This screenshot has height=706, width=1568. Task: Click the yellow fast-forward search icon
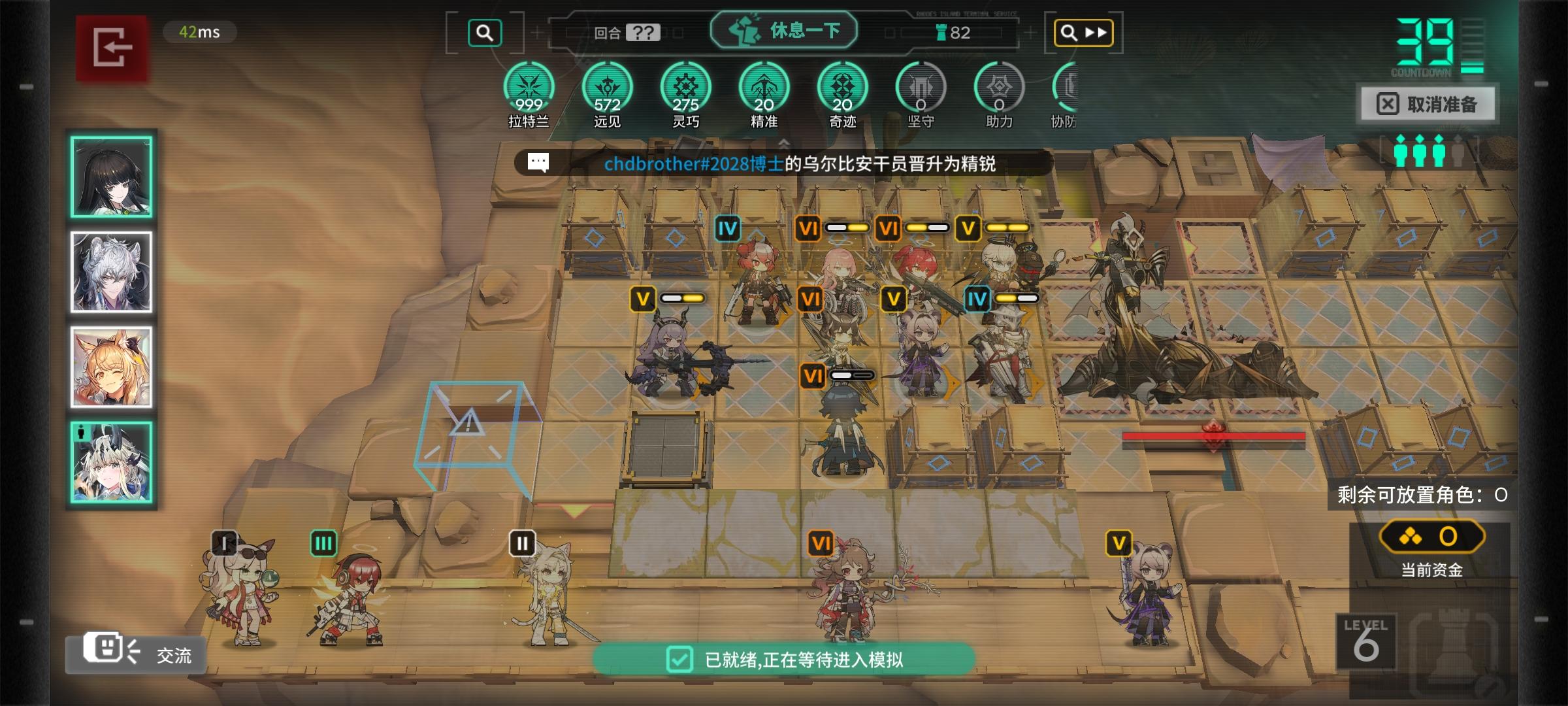pyautogui.click(x=1083, y=31)
